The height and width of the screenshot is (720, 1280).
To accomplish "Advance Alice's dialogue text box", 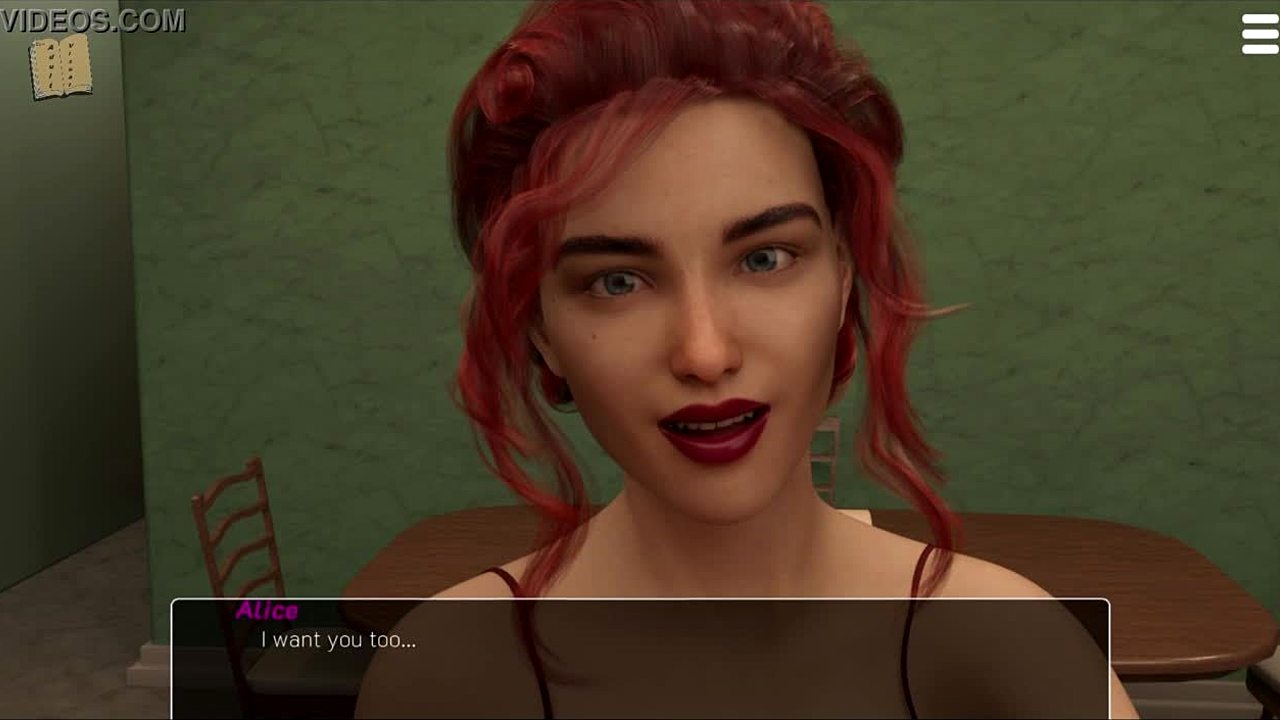I will 640,658.
